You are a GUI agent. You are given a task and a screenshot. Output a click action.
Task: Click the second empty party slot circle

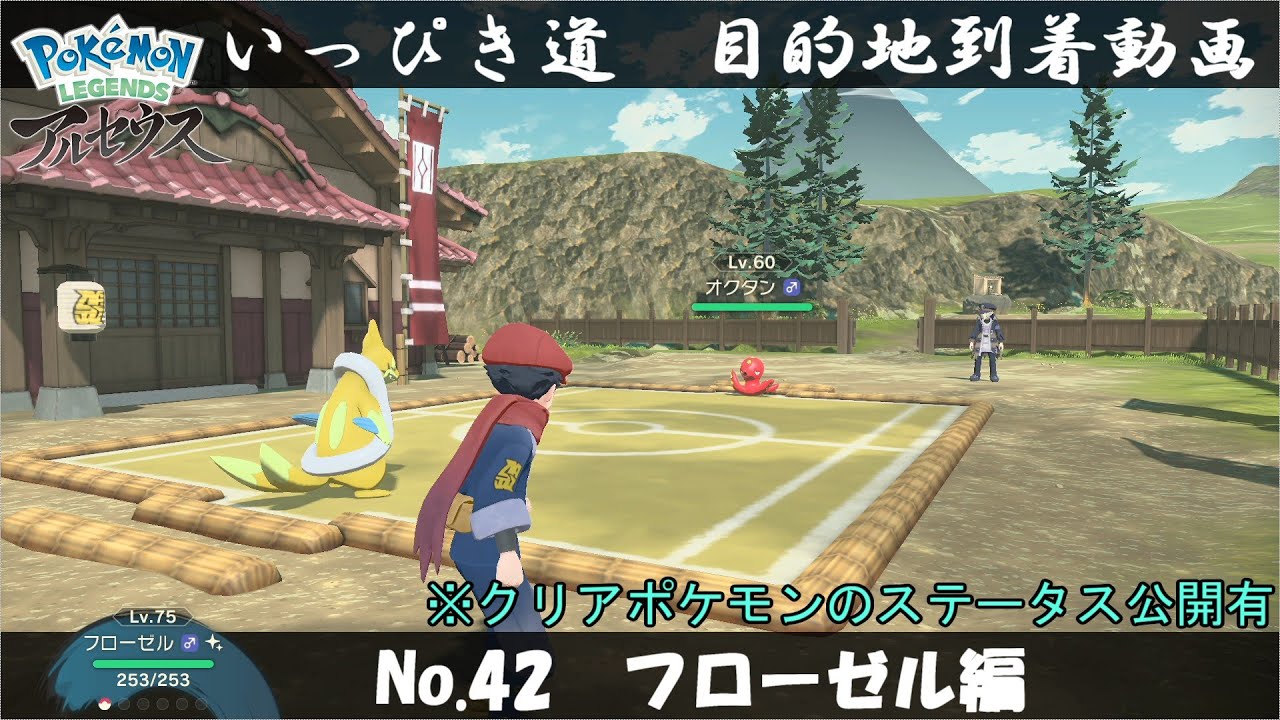(x=142, y=706)
